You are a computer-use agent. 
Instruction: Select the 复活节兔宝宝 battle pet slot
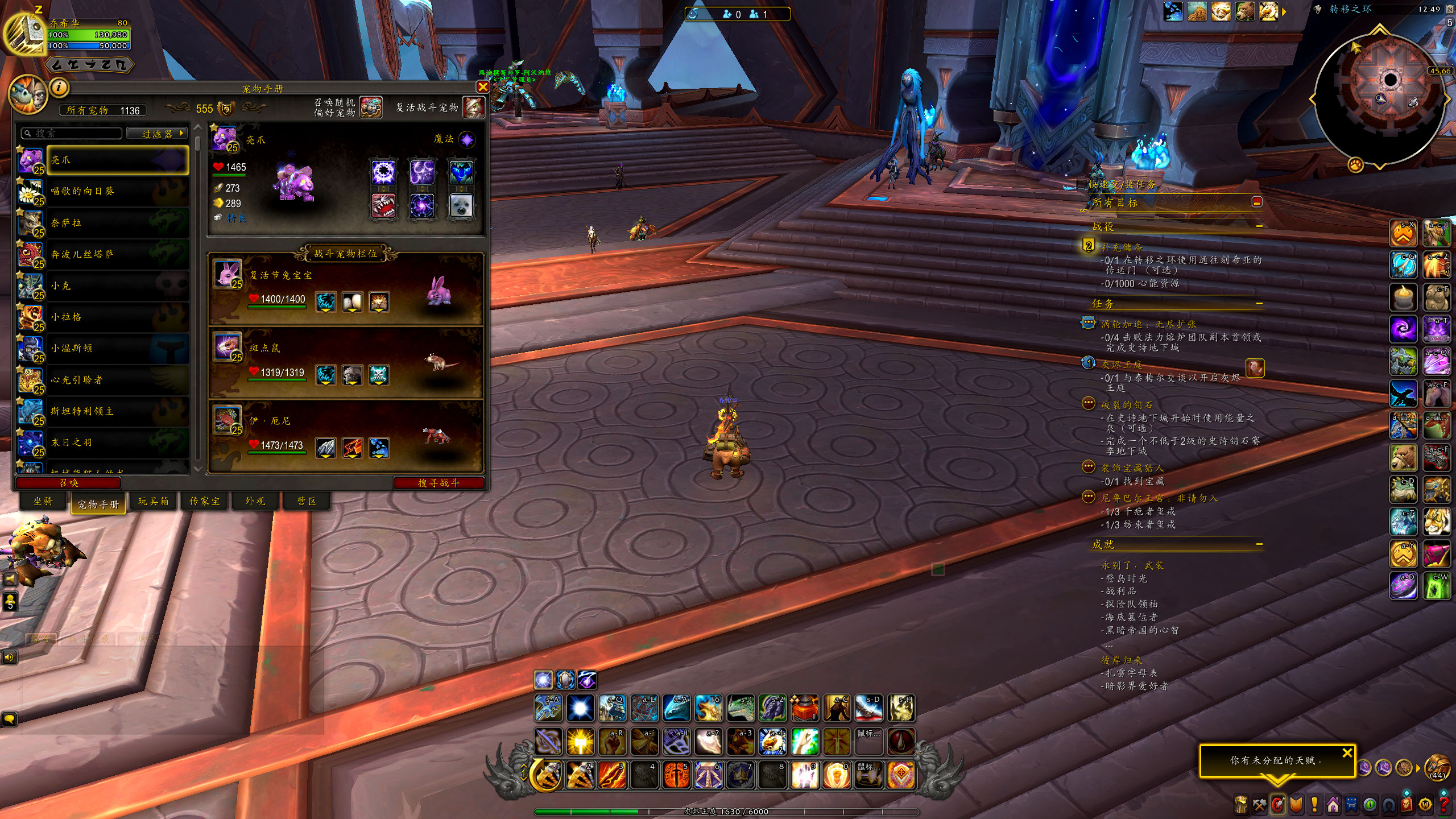(346, 289)
